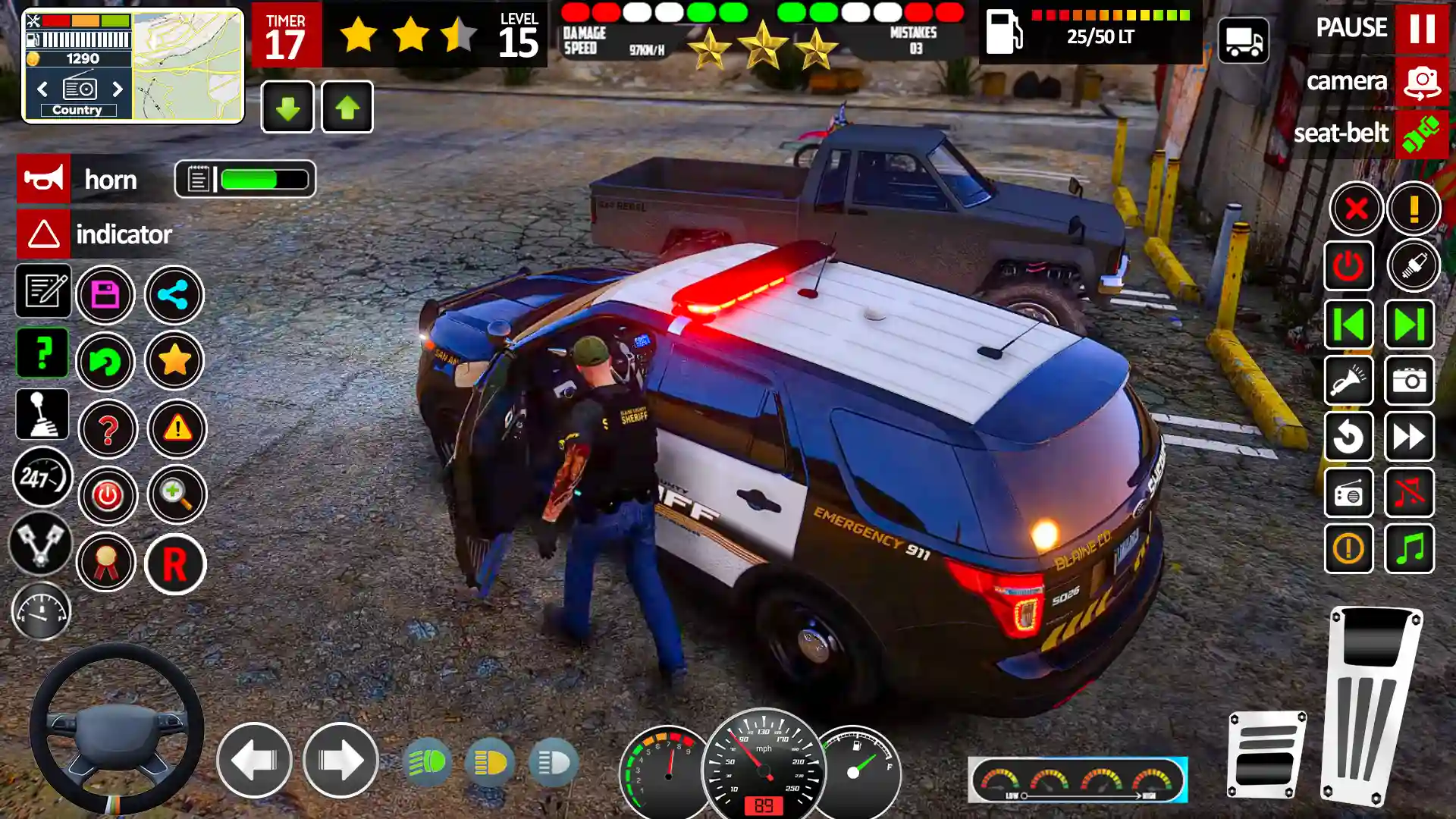Switch view using the camera button
Viewport: 1456px width, 819px height.
[x=1421, y=81]
